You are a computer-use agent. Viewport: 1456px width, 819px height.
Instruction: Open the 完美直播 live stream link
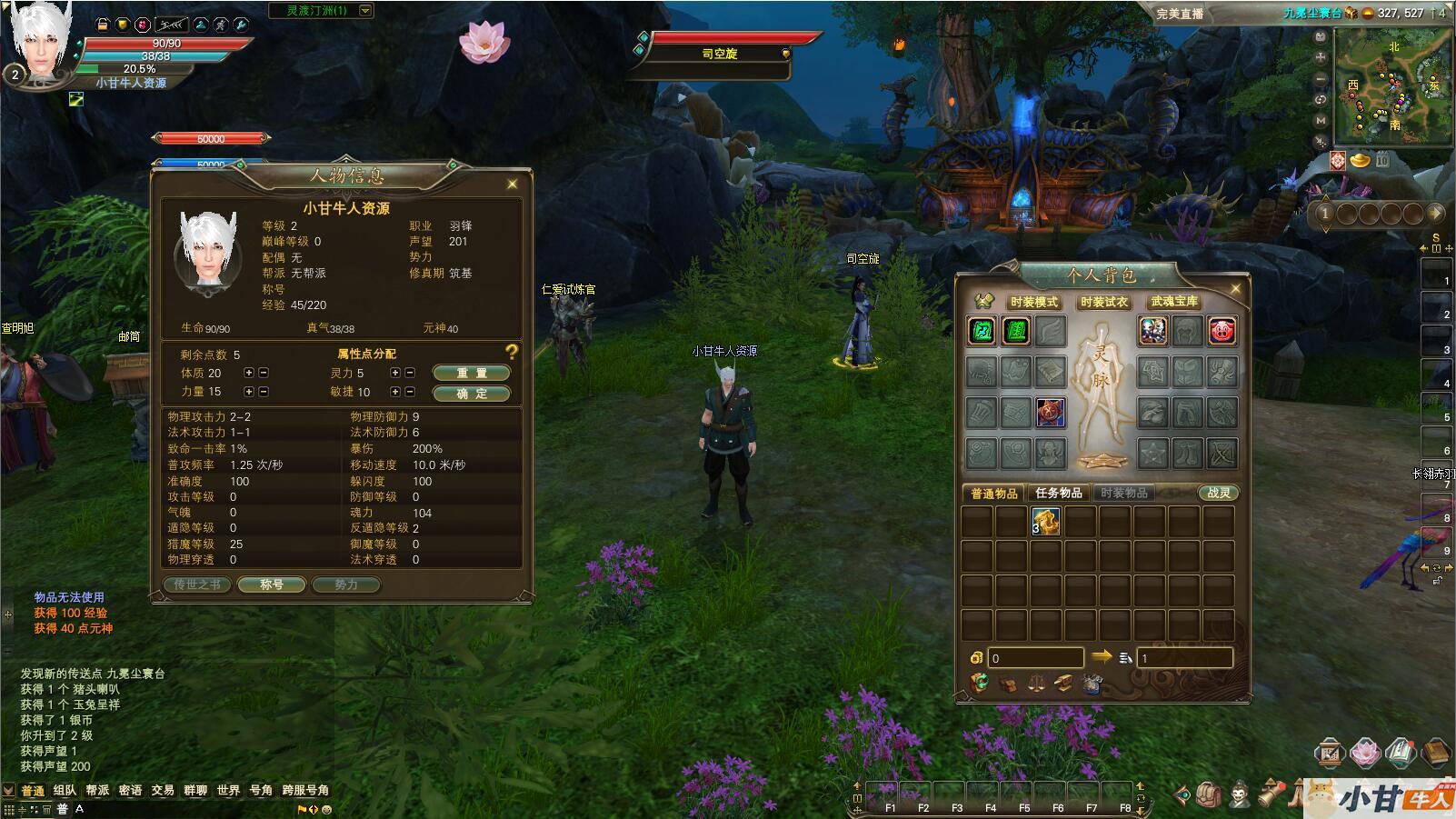tap(1180, 14)
